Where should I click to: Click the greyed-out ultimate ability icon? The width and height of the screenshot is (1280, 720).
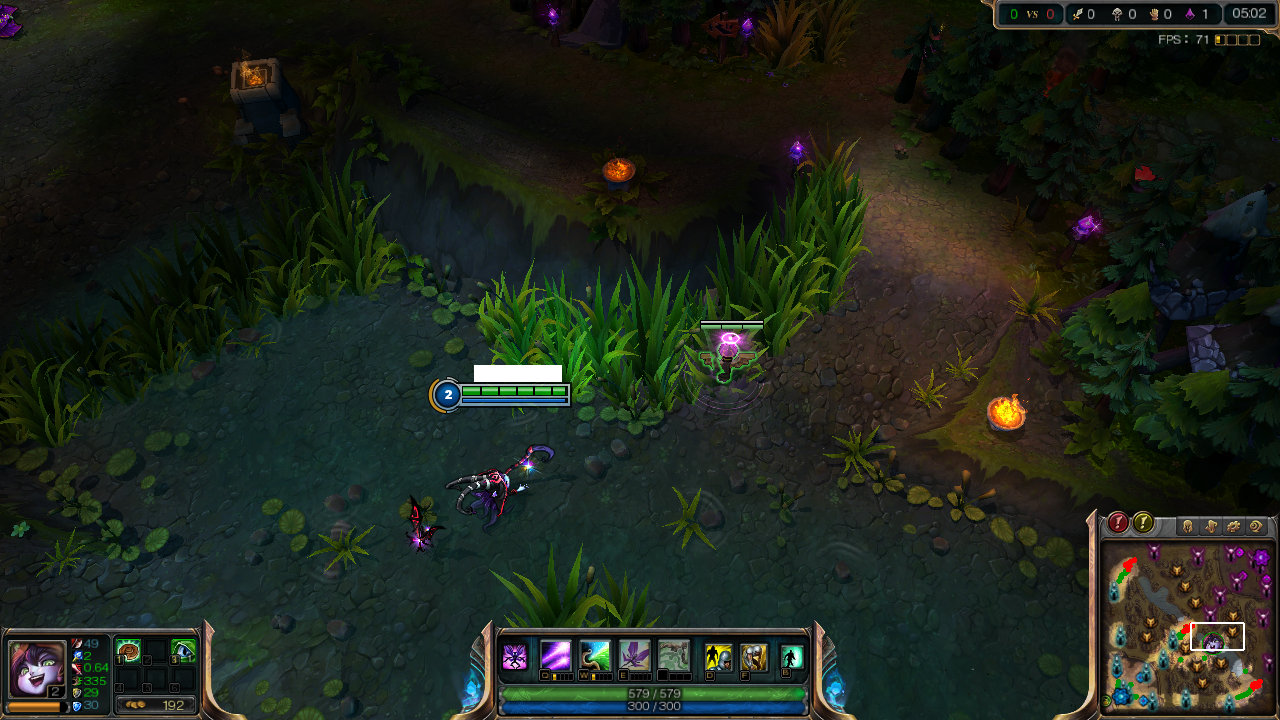click(x=674, y=656)
